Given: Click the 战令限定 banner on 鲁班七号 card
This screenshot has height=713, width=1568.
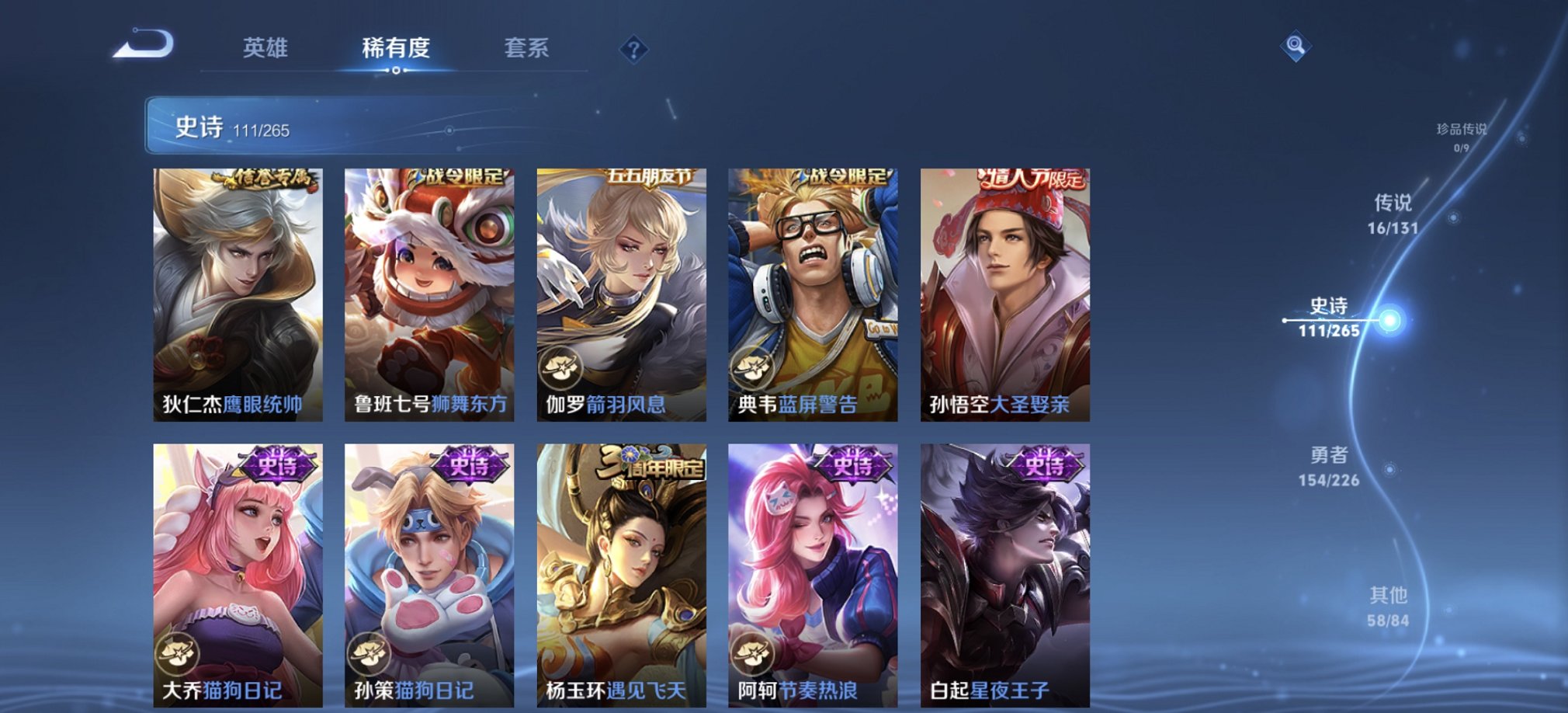Looking at the screenshot, I should 456,177.
